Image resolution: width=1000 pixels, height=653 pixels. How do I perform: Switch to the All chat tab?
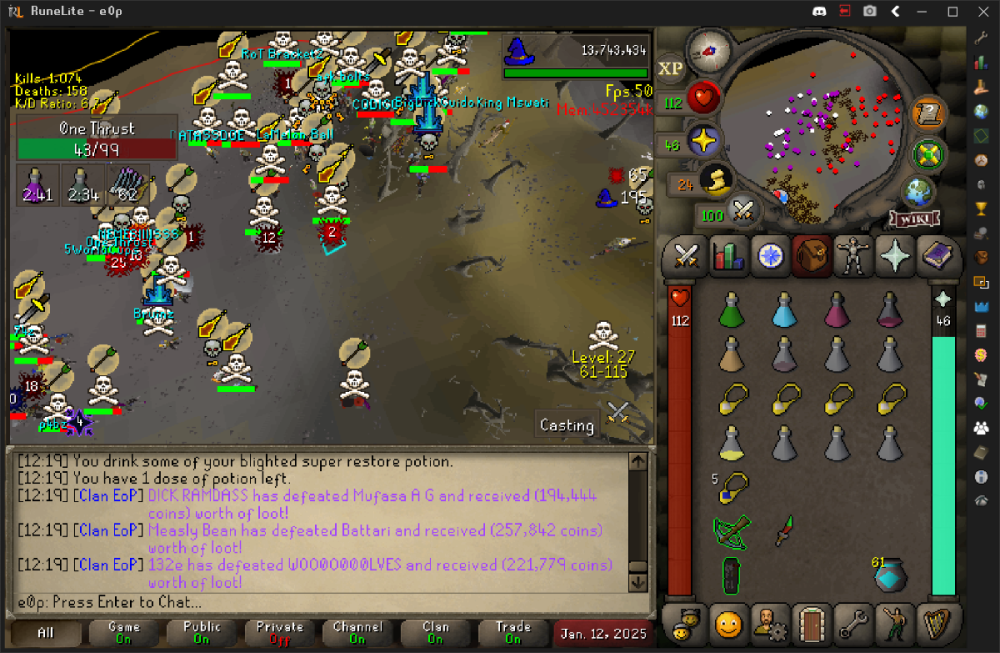(x=46, y=633)
